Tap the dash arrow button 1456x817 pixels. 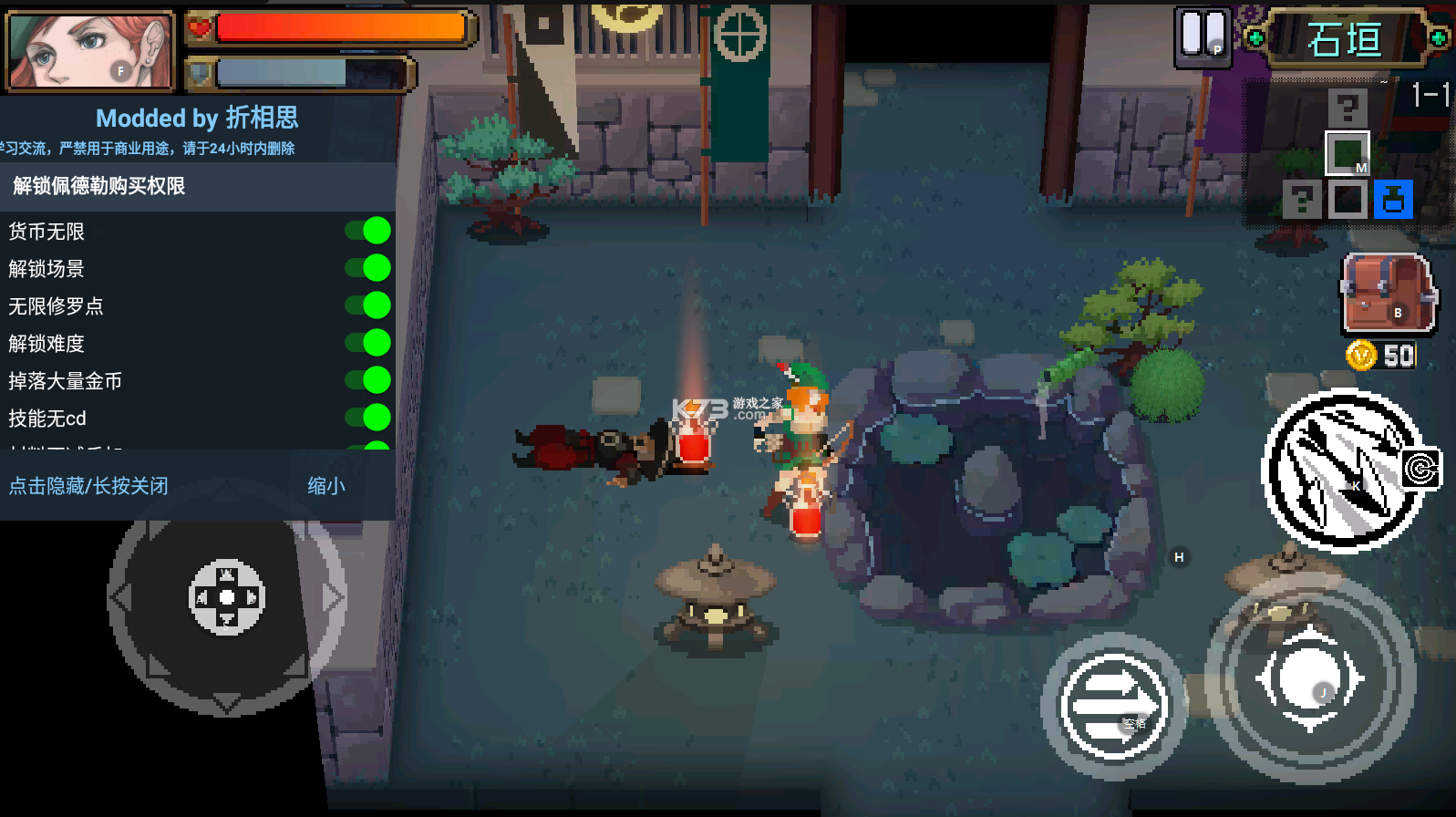[1113, 706]
